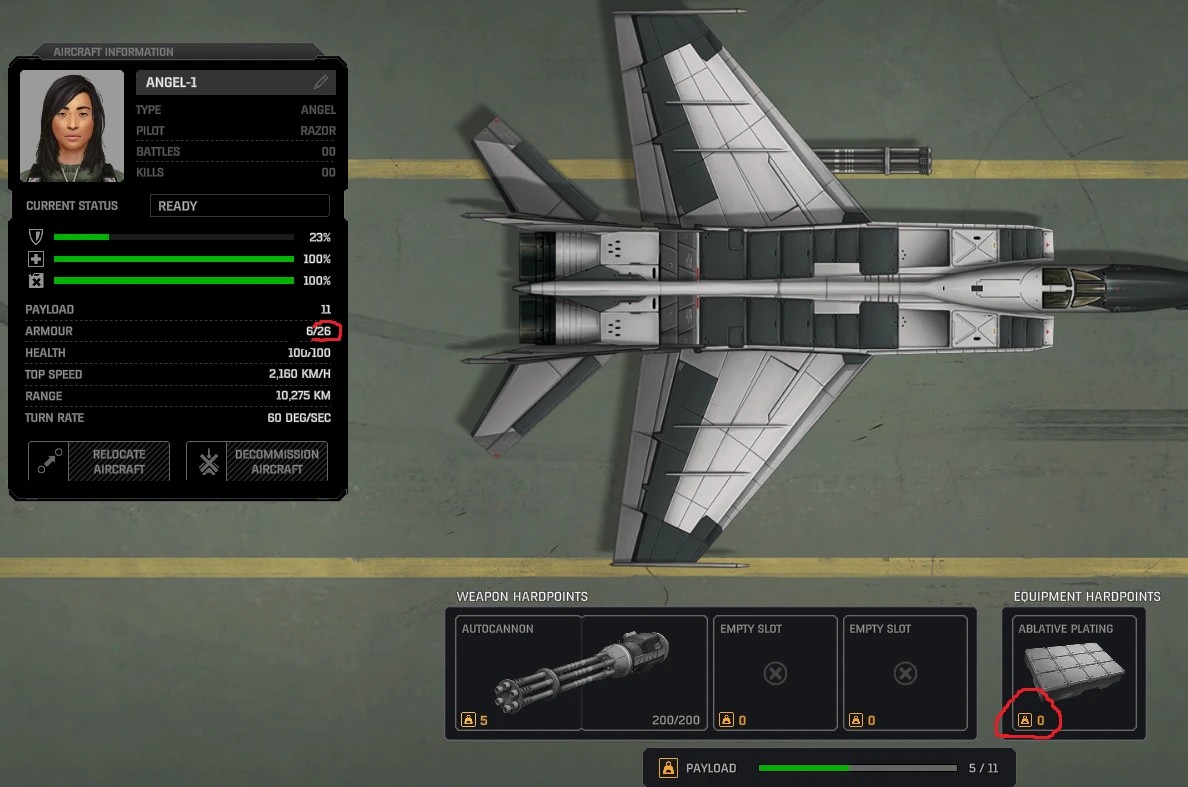Screen dimensions: 1188x787
Task: Select the ANGEL-1 name field
Action: tap(225, 82)
